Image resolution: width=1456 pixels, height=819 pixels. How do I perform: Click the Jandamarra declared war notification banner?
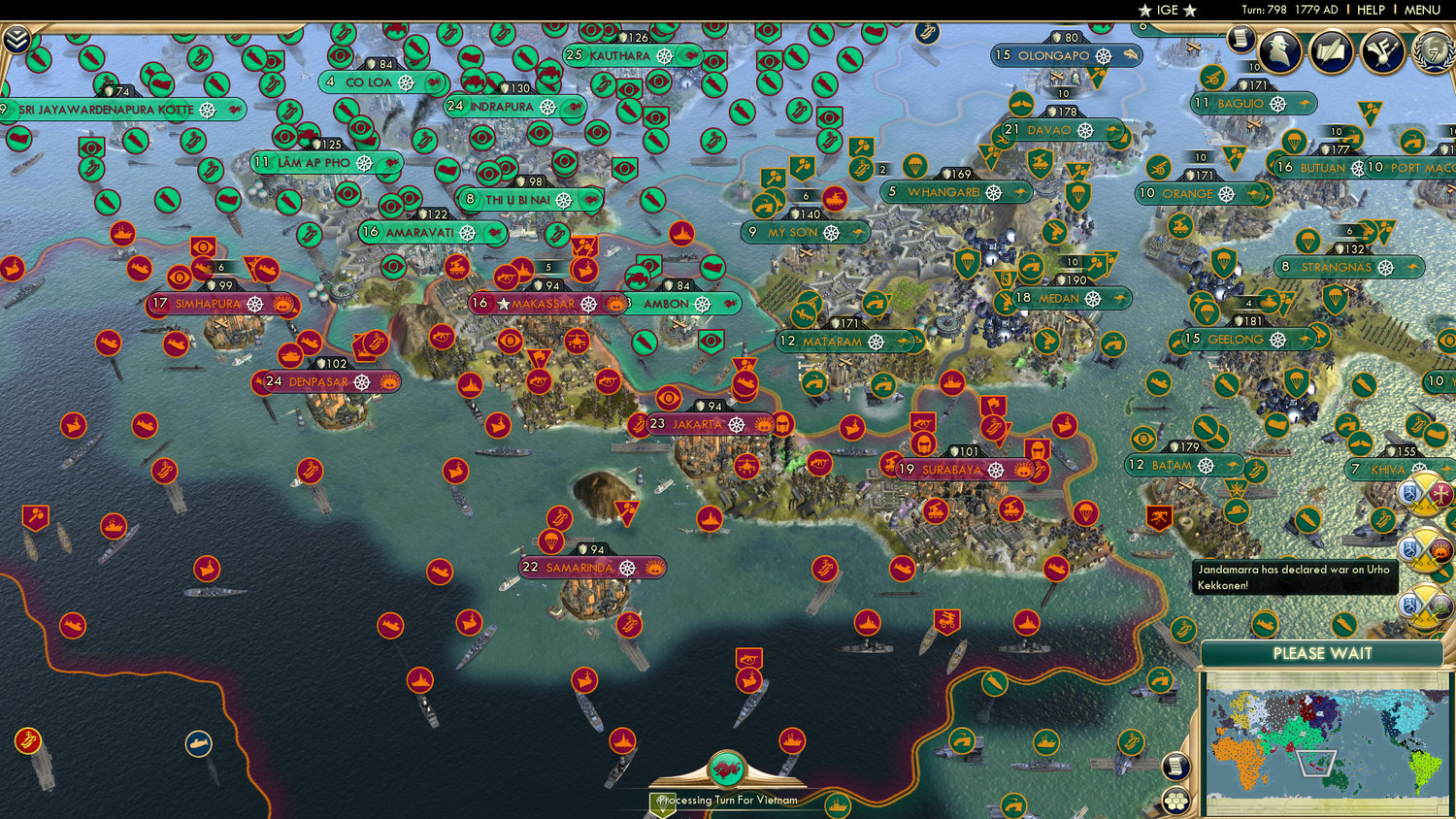click(1297, 576)
